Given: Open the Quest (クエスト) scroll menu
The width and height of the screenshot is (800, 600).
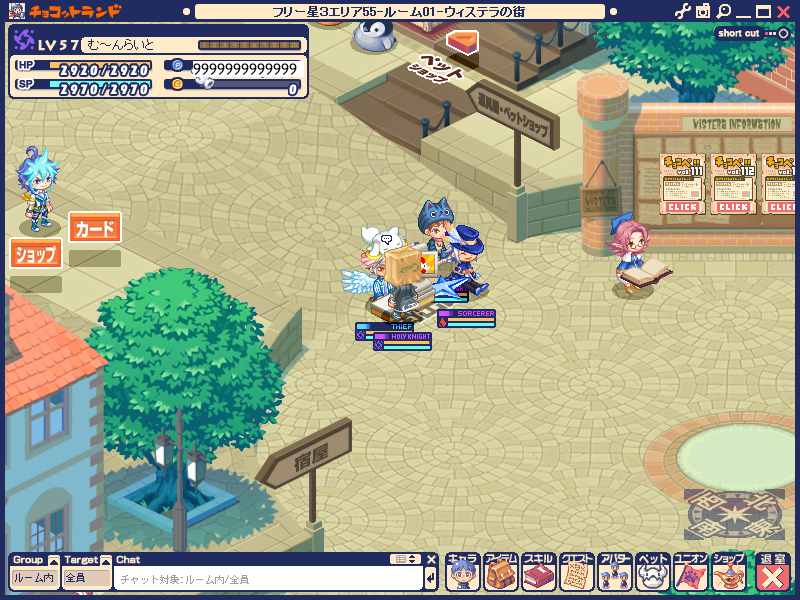Looking at the screenshot, I should pos(576,572).
